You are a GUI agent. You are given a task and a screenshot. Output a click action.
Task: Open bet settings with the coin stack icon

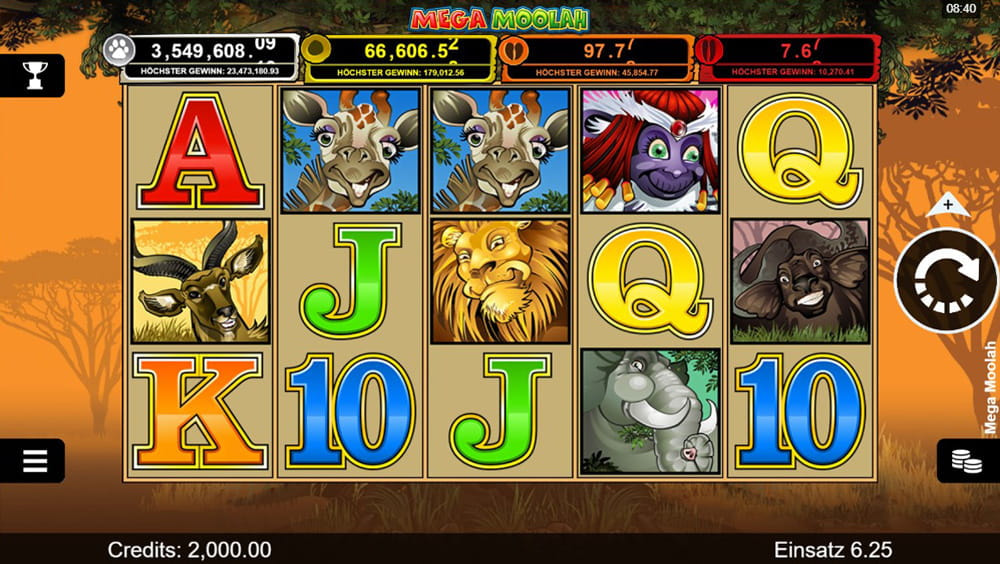pos(965,461)
